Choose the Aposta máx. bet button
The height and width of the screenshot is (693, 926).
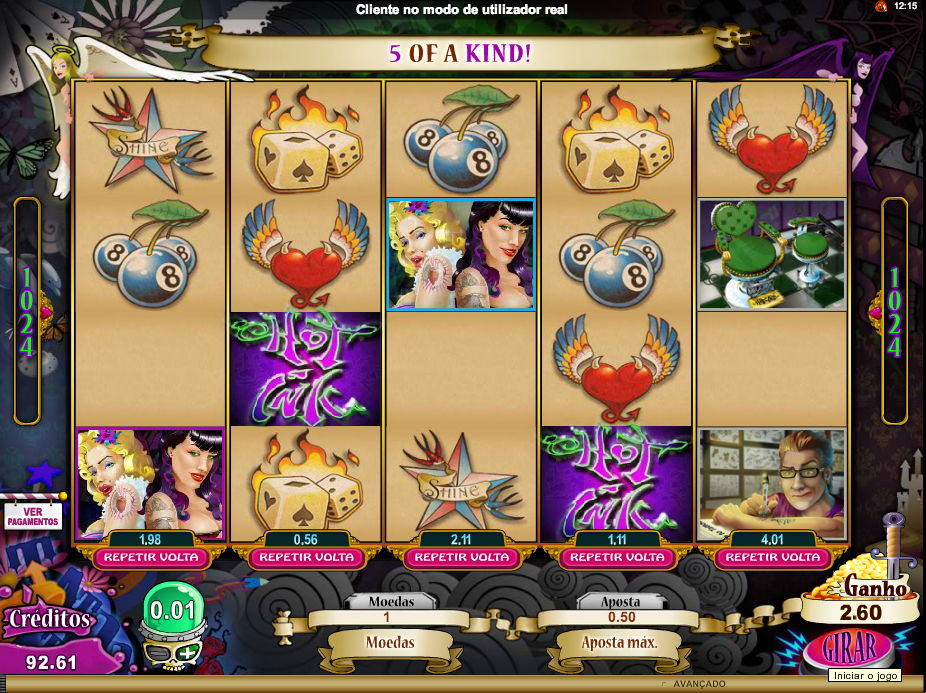point(619,642)
